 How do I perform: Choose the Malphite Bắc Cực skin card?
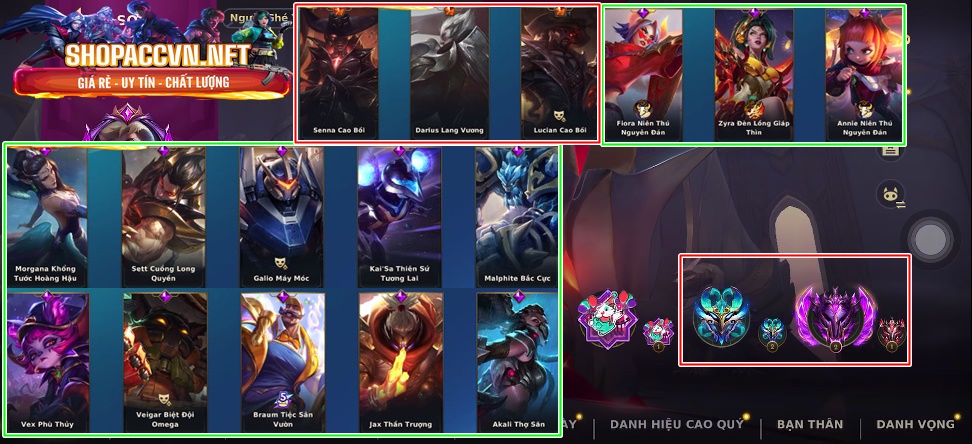(517, 215)
